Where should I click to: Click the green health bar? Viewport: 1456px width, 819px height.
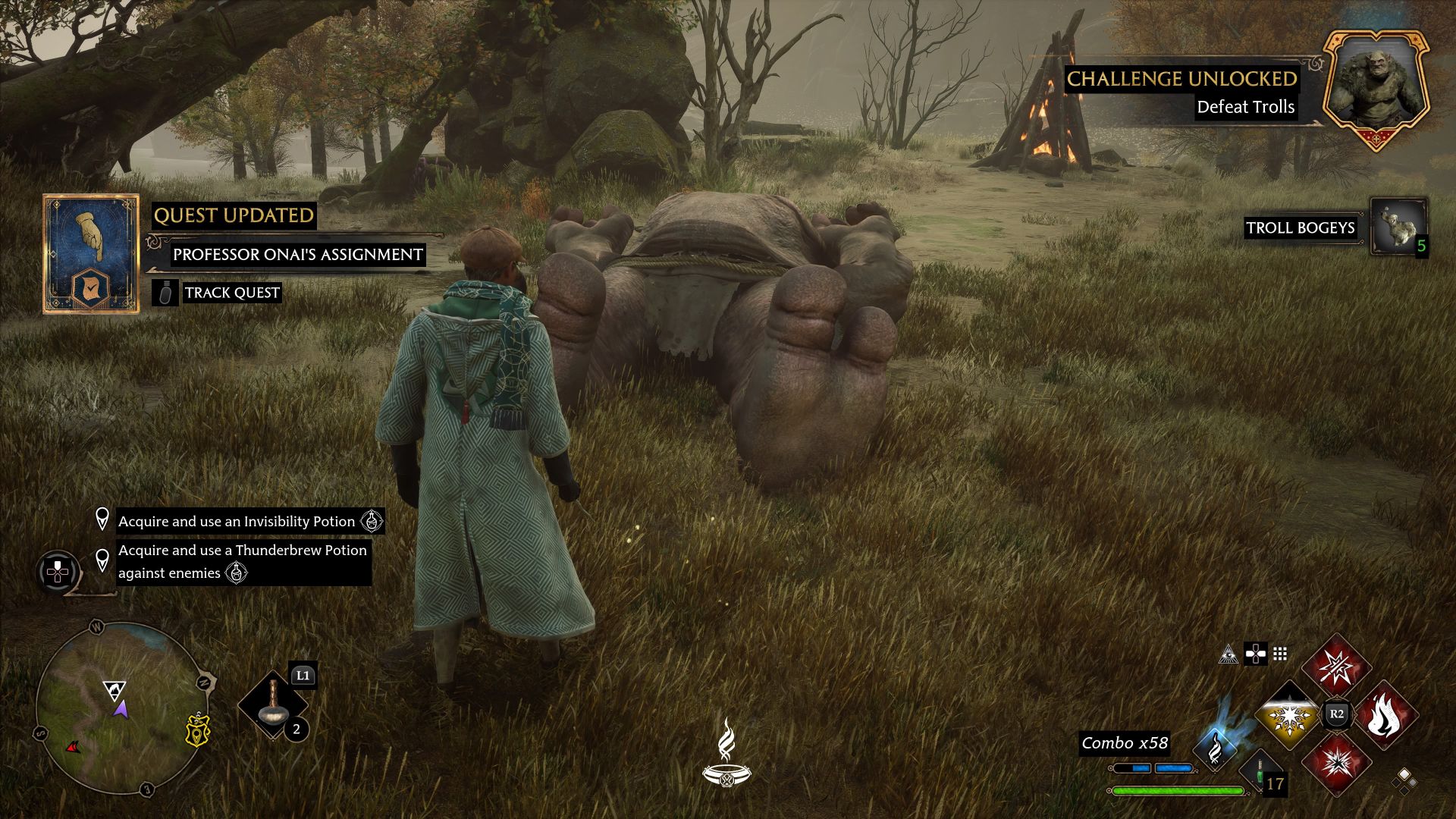pyautogui.click(x=1177, y=790)
